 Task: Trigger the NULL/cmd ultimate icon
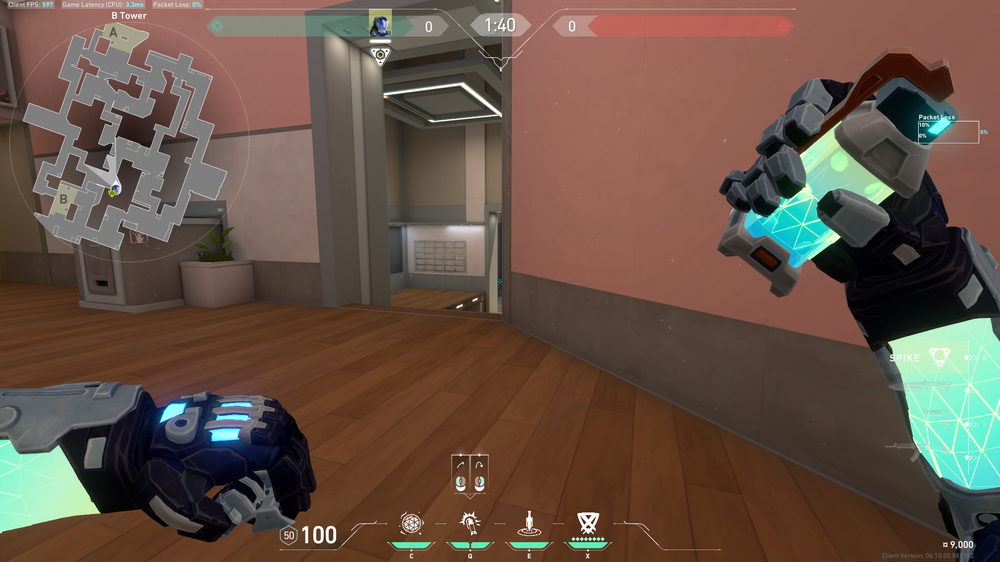[x=587, y=522]
